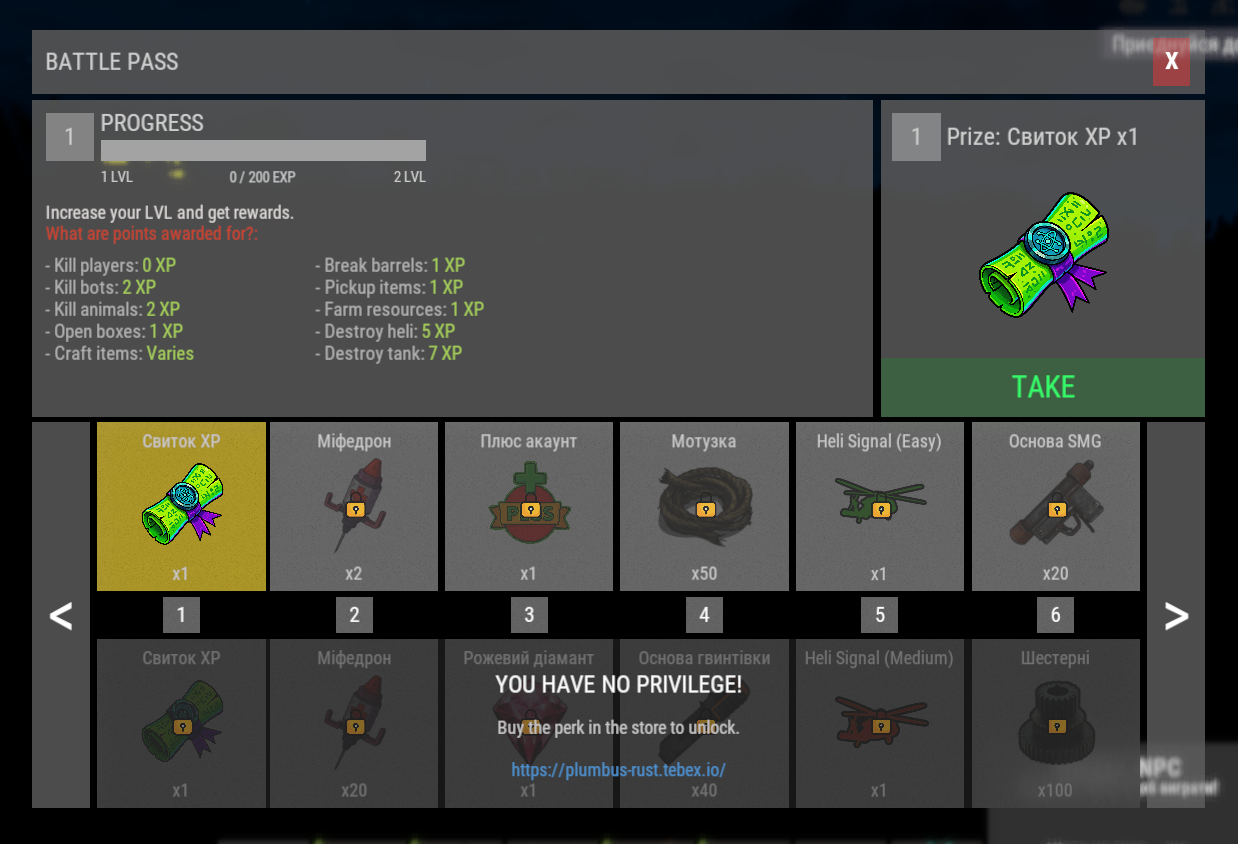
Task: Choose the Основа SMG reward tile
Action: [1055, 506]
